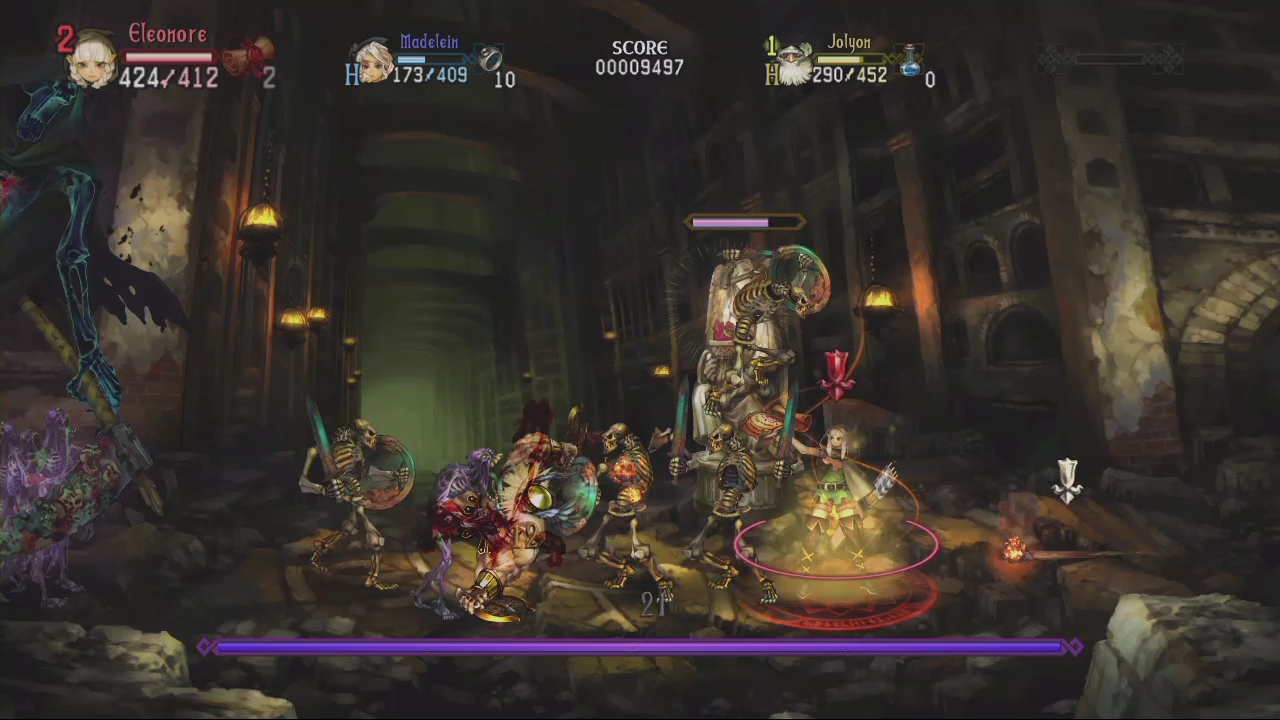Toggle the blue H status marker beside Madelein

click(352, 77)
